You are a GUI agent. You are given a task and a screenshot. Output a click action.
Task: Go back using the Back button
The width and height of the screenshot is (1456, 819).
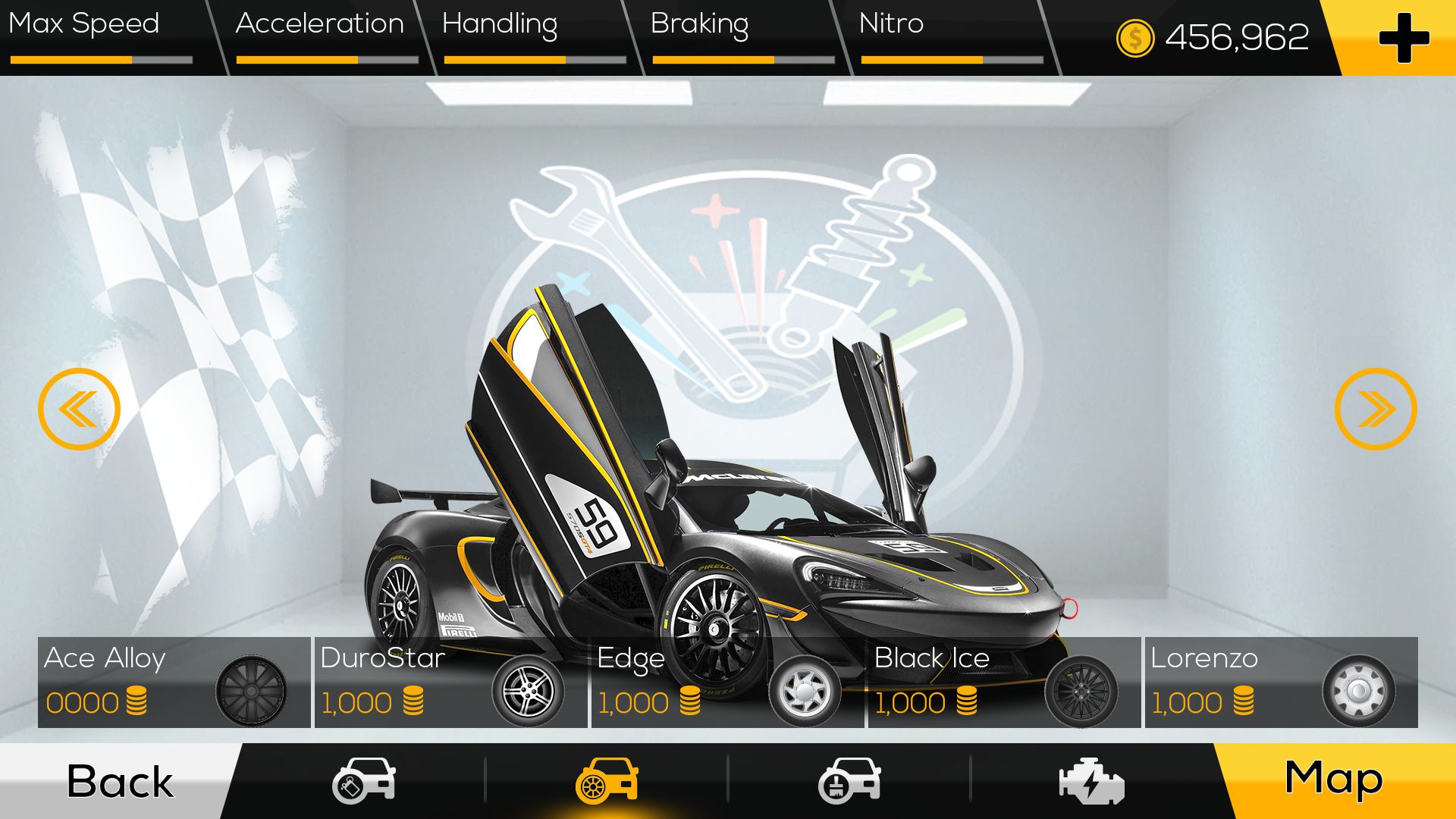[x=119, y=781]
